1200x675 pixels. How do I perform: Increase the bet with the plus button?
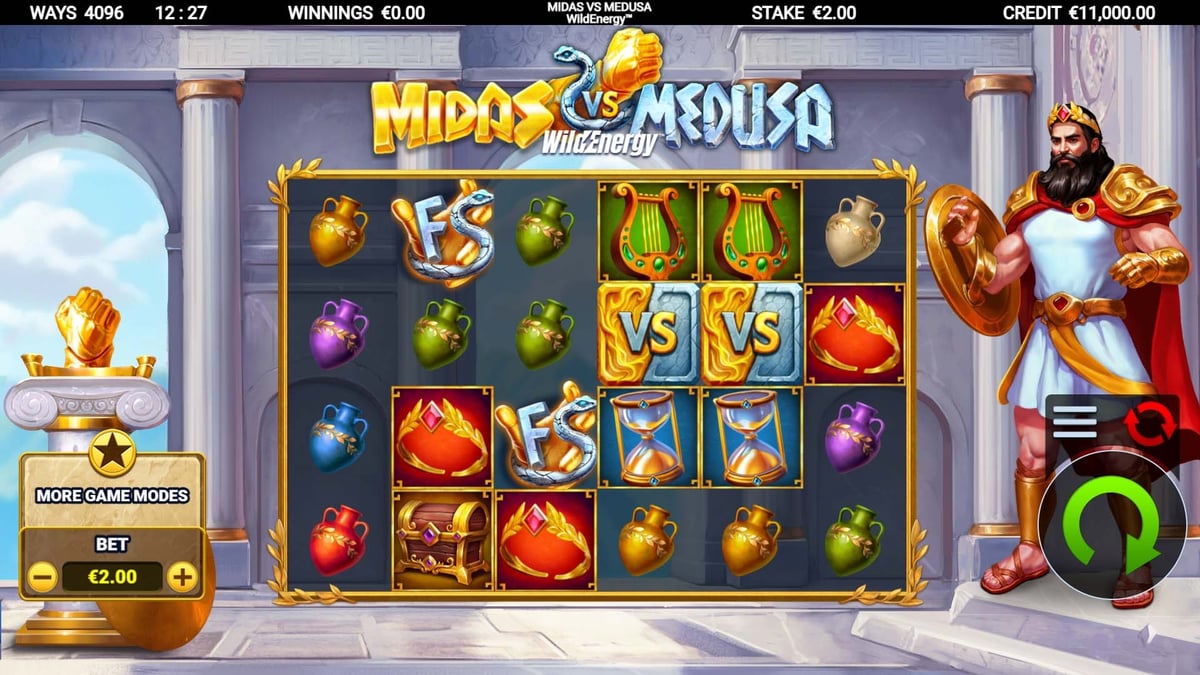click(182, 577)
